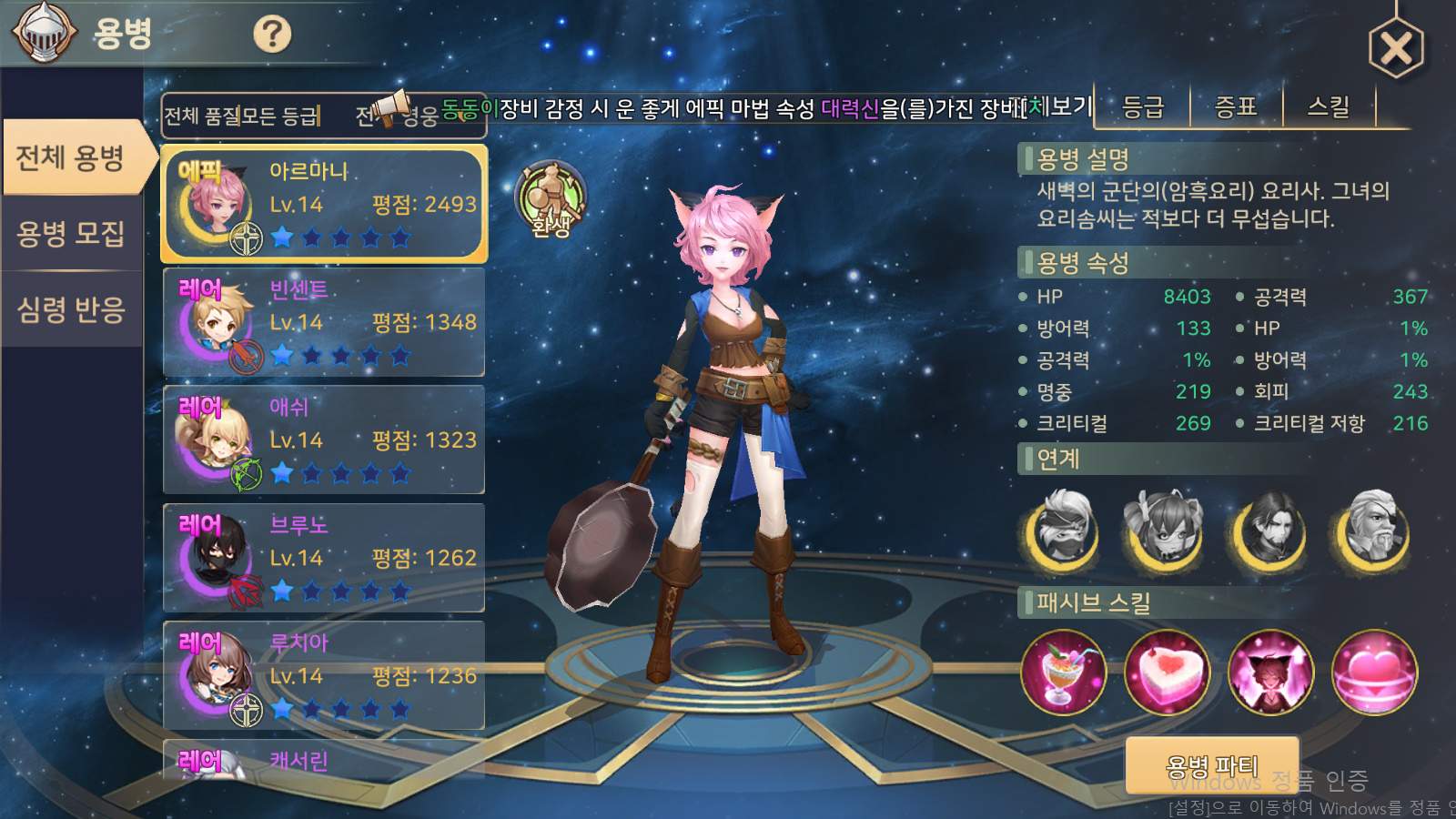Image resolution: width=1456 pixels, height=819 pixels.
Task: Open the question mark help button
Action: pos(272,35)
